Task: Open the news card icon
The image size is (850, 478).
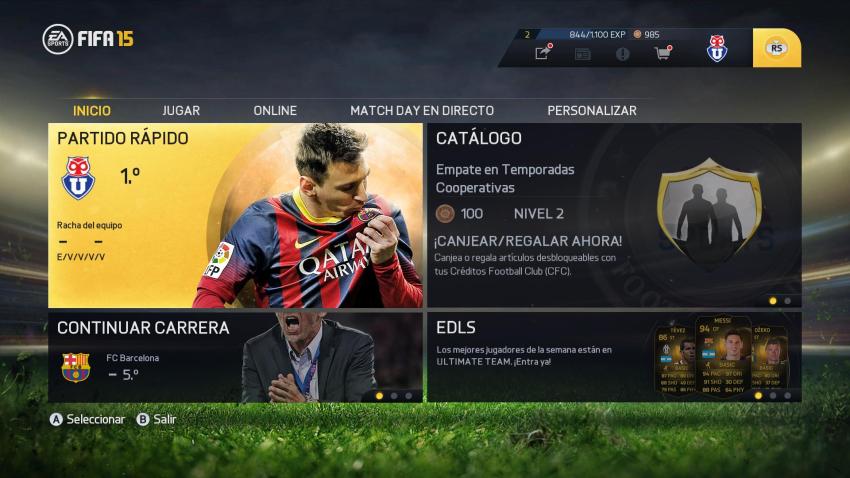Action: coord(582,53)
